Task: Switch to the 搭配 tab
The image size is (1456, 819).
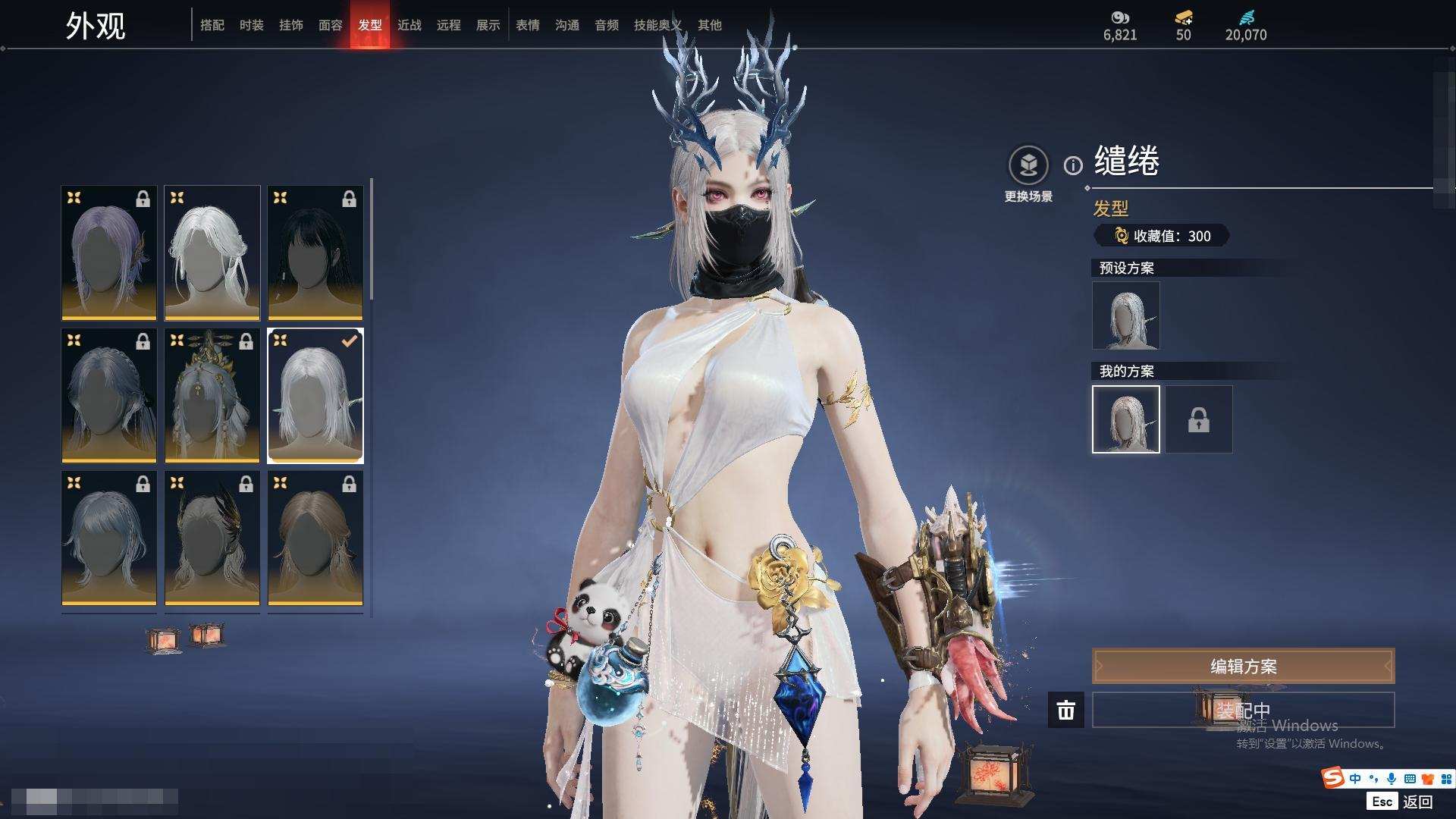Action: tap(212, 25)
